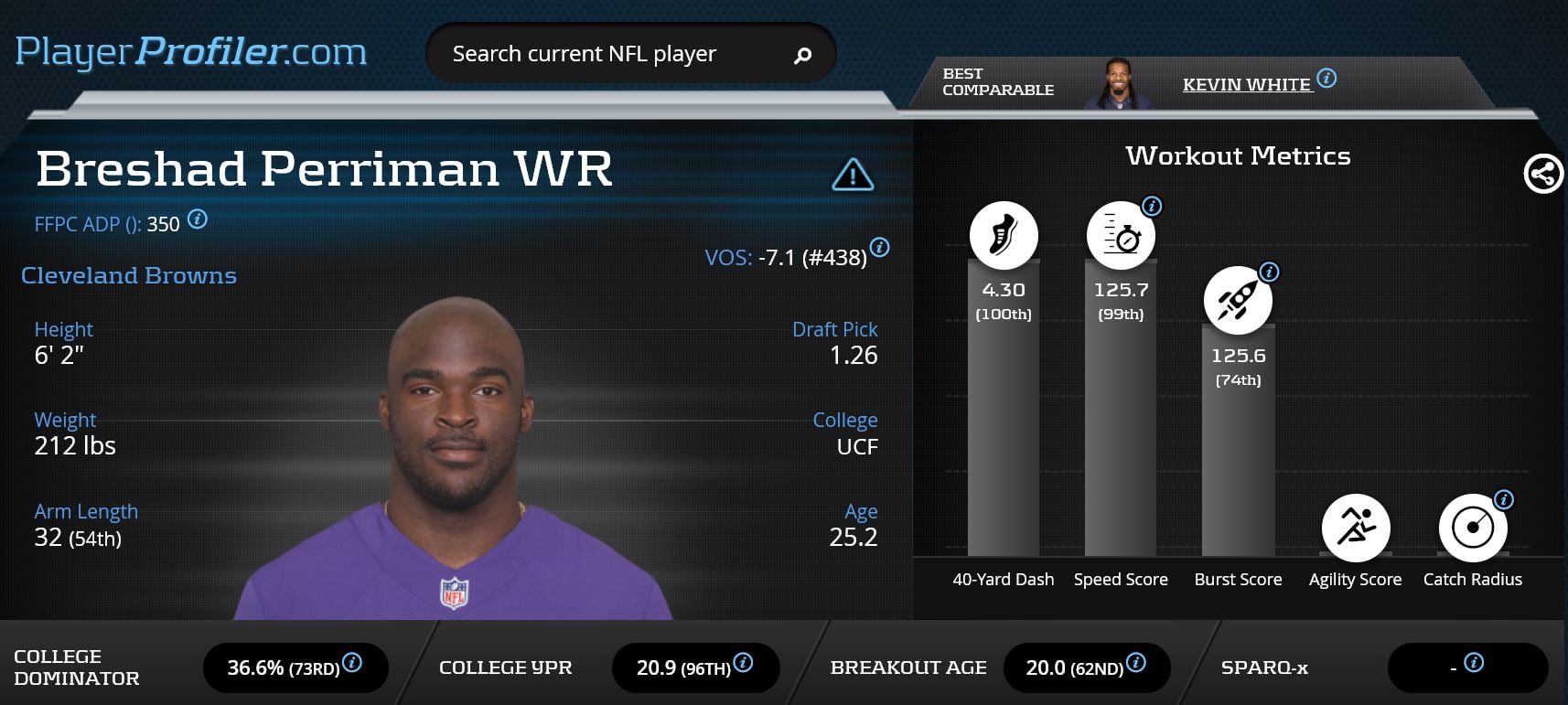Viewport: 1568px width, 705px height.
Task: Click the 40-Yard Dash shoe icon
Action: 1004,235
